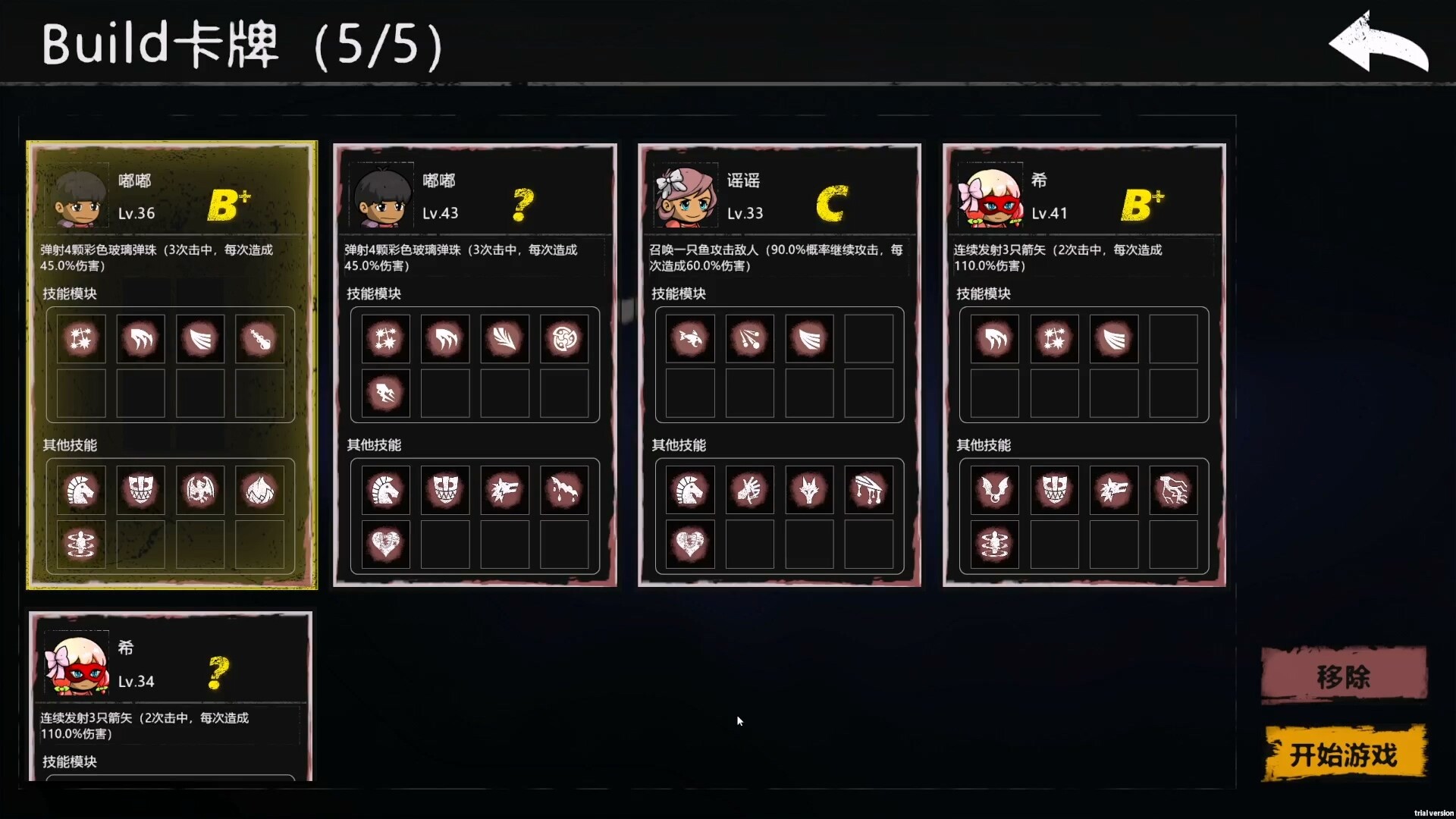Click the horse head skill icon on highlighted card
The width and height of the screenshot is (1456, 819).
[81, 489]
